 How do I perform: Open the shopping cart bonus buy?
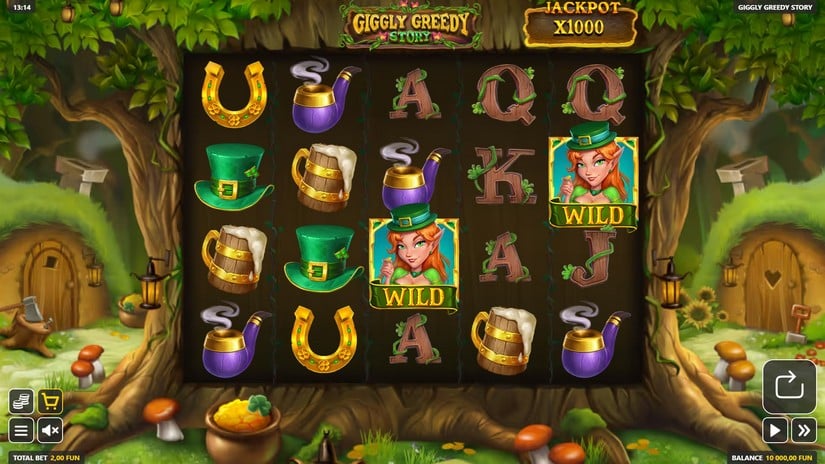[x=50, y=402]
